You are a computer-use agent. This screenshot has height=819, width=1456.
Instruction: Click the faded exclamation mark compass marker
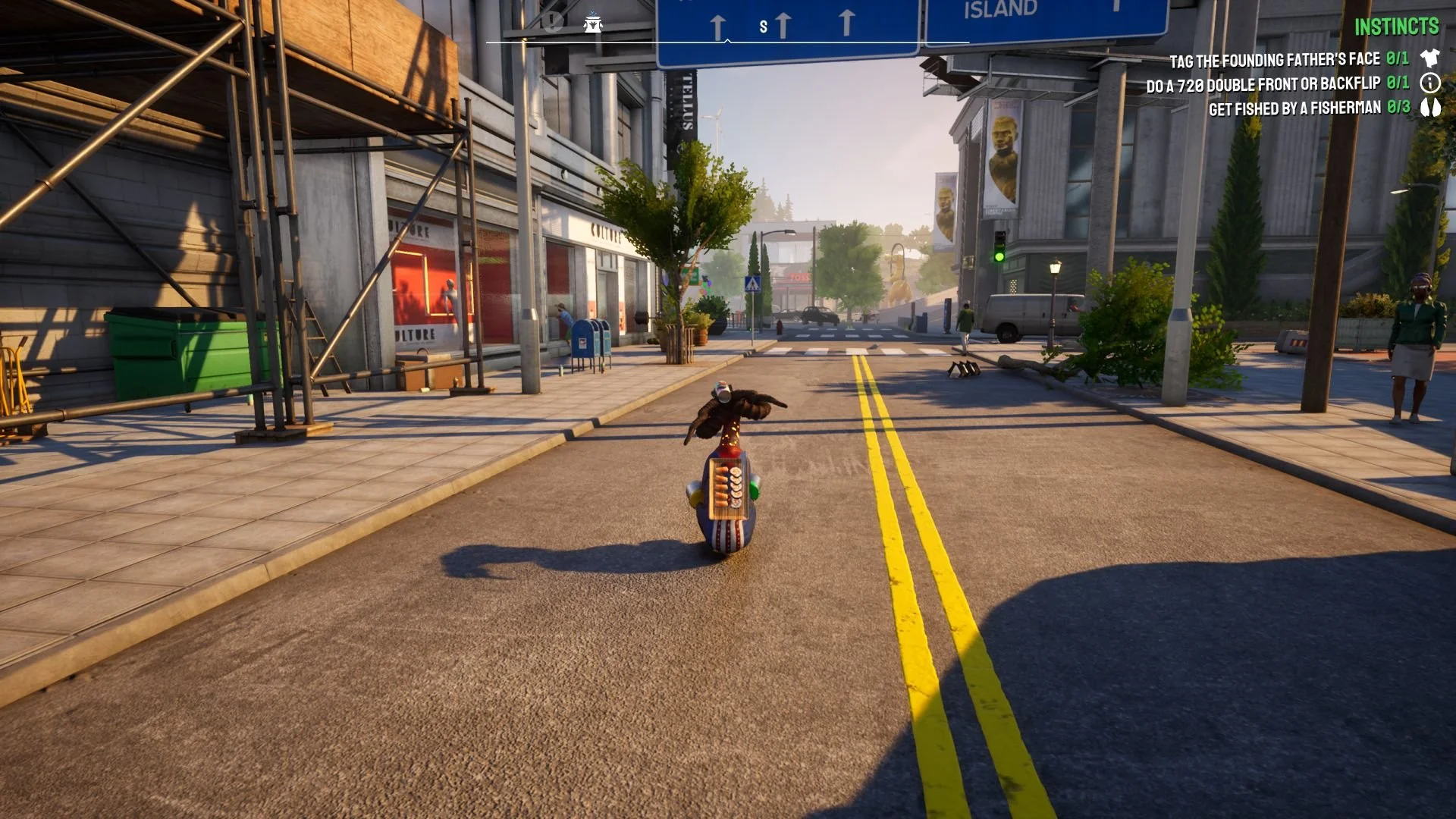[553, 22]
